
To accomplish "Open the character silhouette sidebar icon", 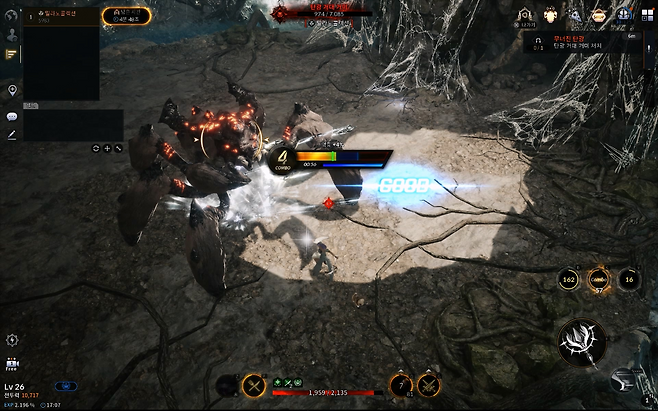I will [11, 33].
